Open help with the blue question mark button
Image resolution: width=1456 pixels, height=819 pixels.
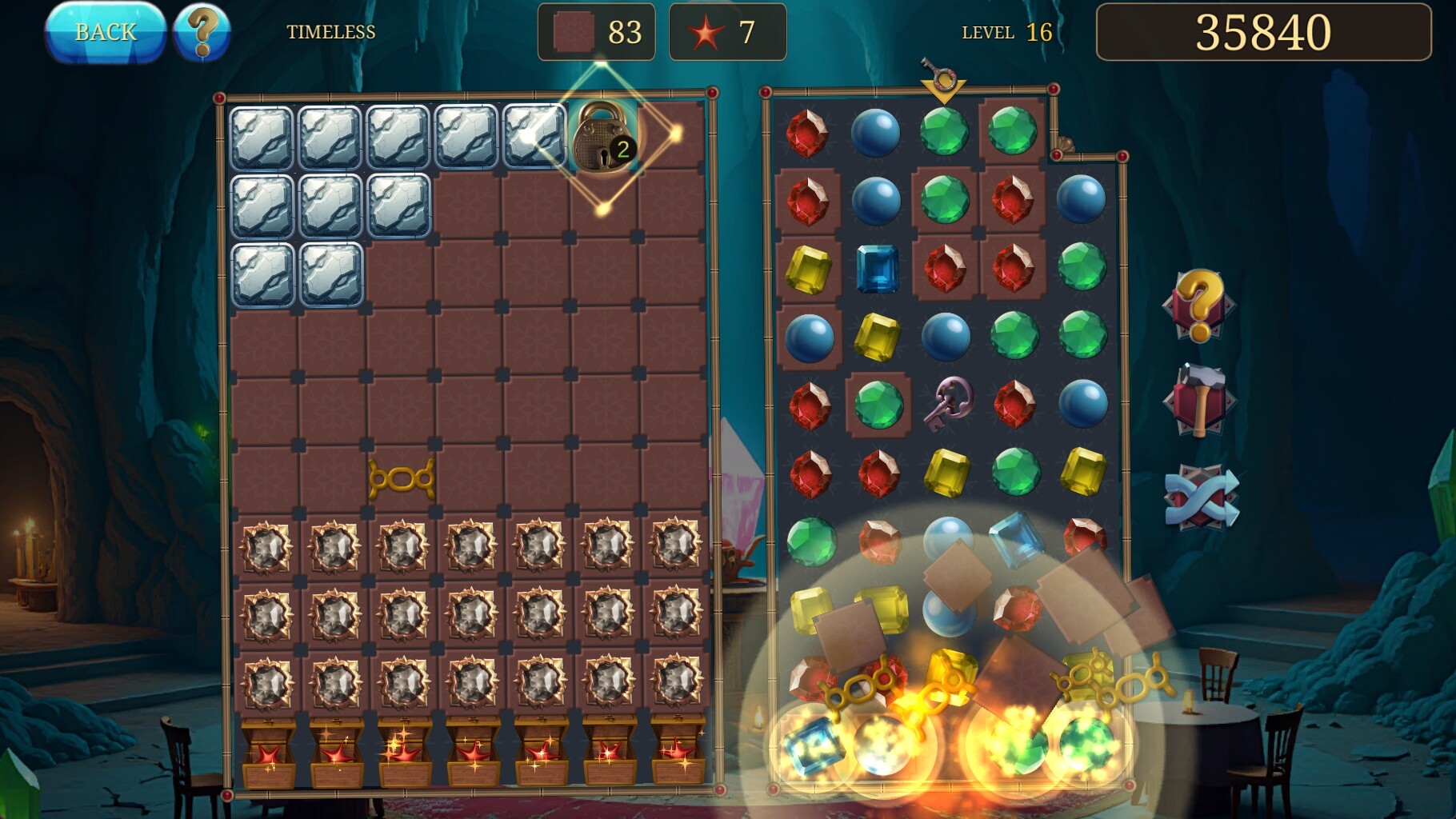(202, 33)
